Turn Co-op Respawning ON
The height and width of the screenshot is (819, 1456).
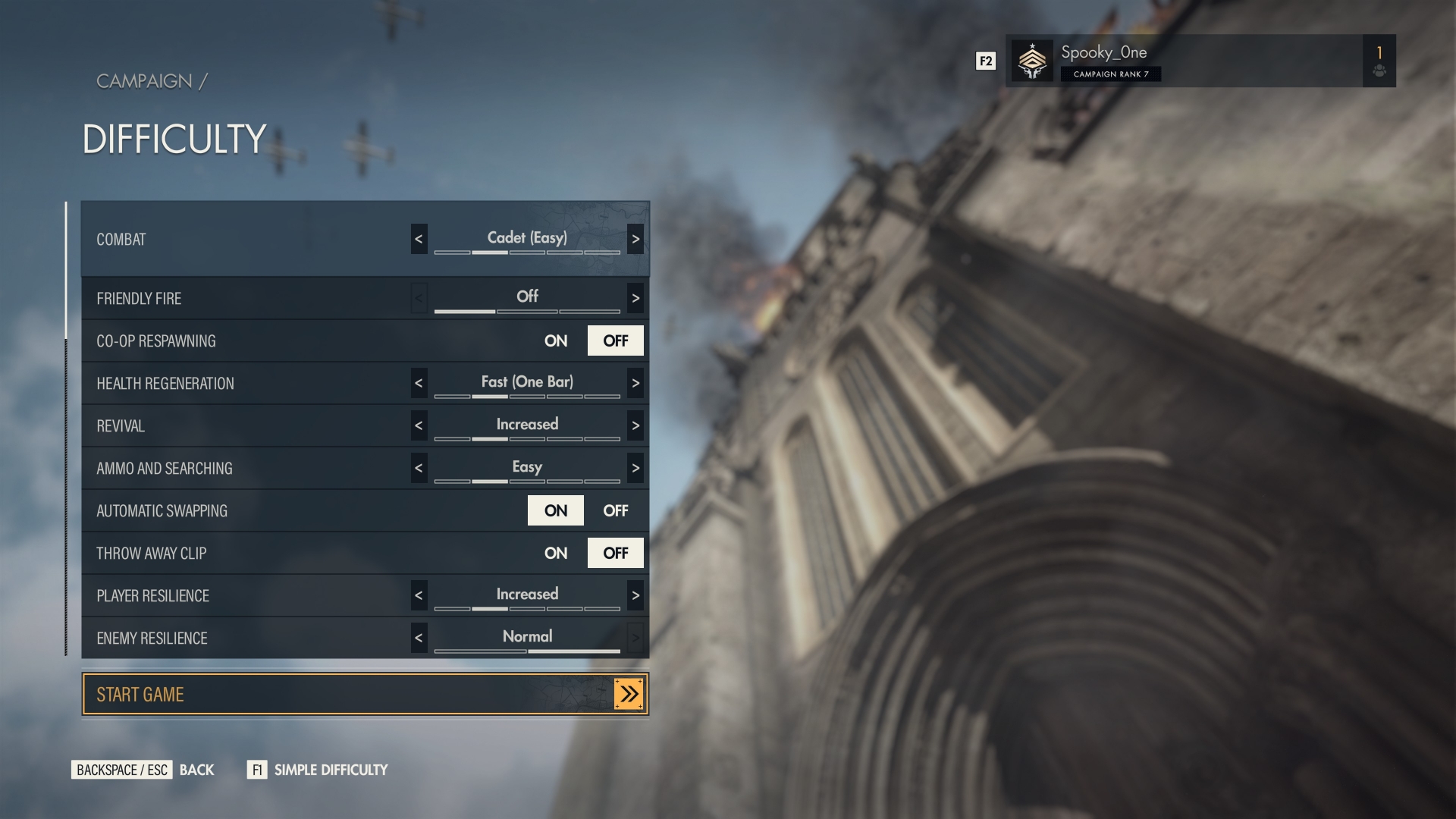pyautogui.click(x=556, y=341)
